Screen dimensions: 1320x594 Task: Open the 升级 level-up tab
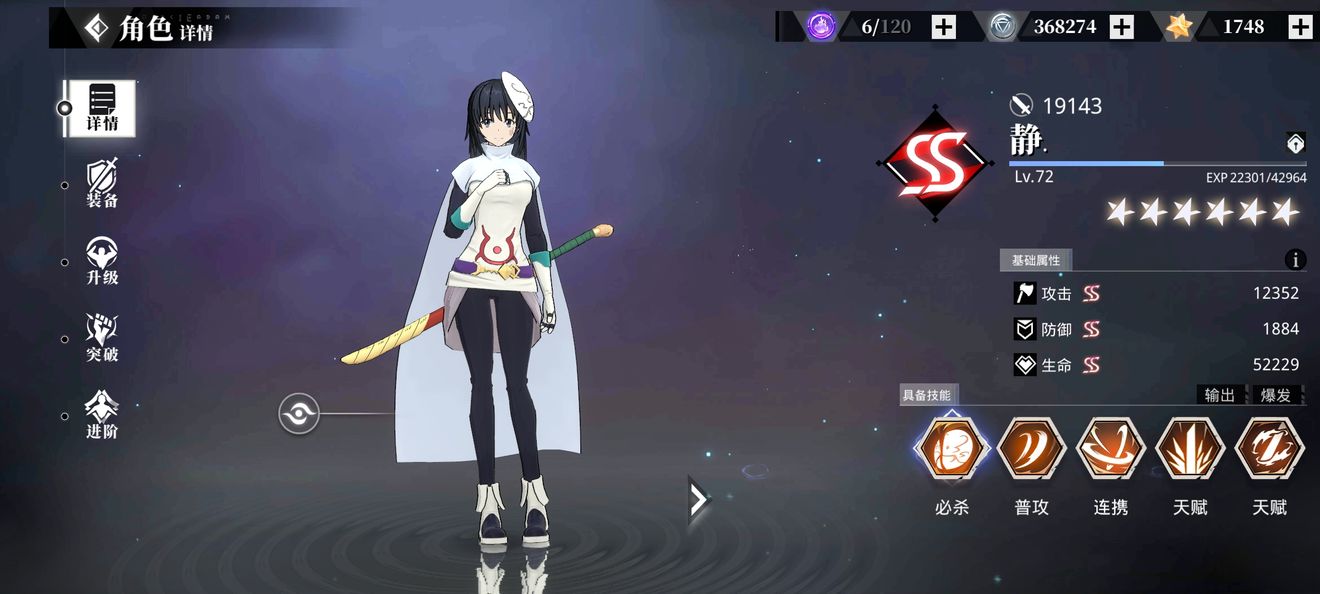click(x=101, y=261)
